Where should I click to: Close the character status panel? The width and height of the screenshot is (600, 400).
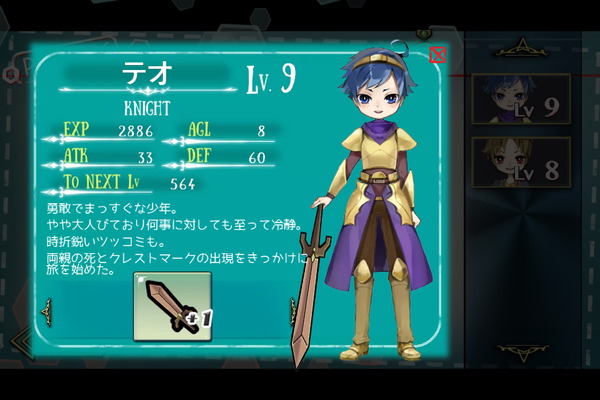437,55
